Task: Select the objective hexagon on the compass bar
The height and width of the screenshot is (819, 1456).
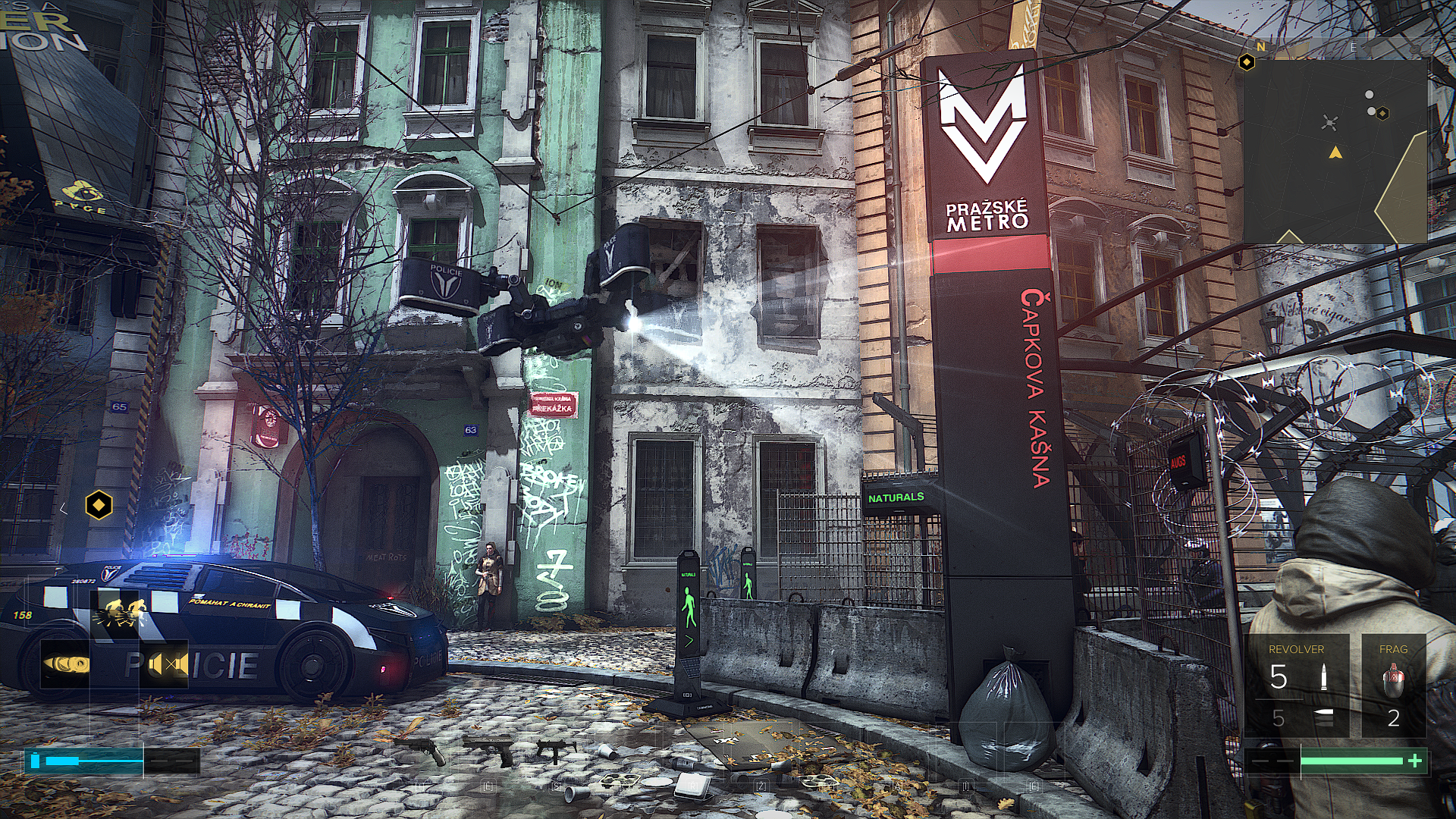Action: tap(1246, 61)
